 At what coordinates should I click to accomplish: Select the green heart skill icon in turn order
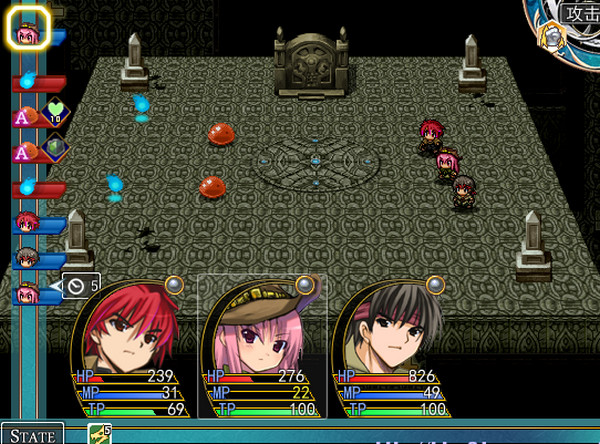pyautogui.click(x=56, y=113)
